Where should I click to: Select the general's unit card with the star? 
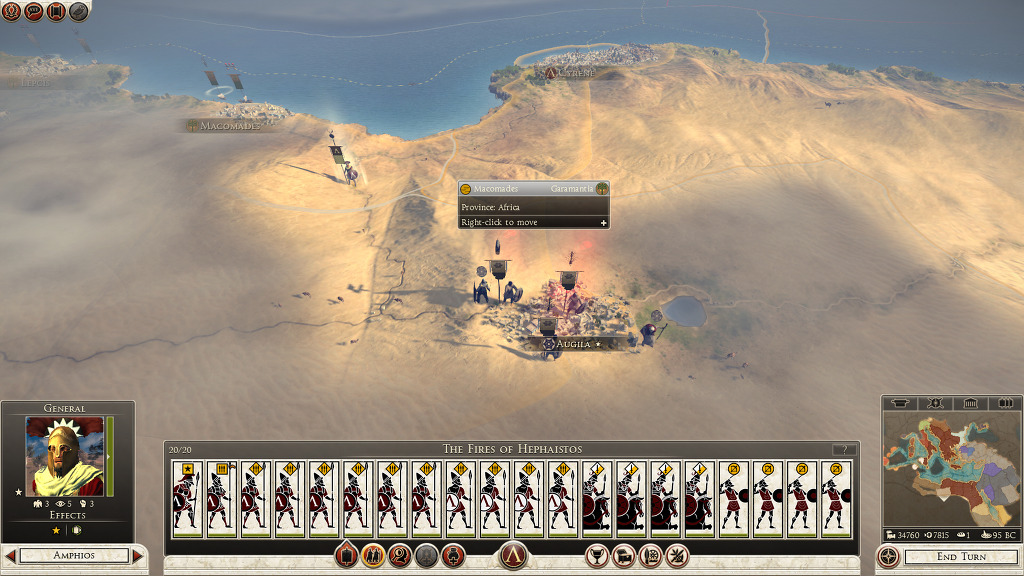[x=186, y=499]
